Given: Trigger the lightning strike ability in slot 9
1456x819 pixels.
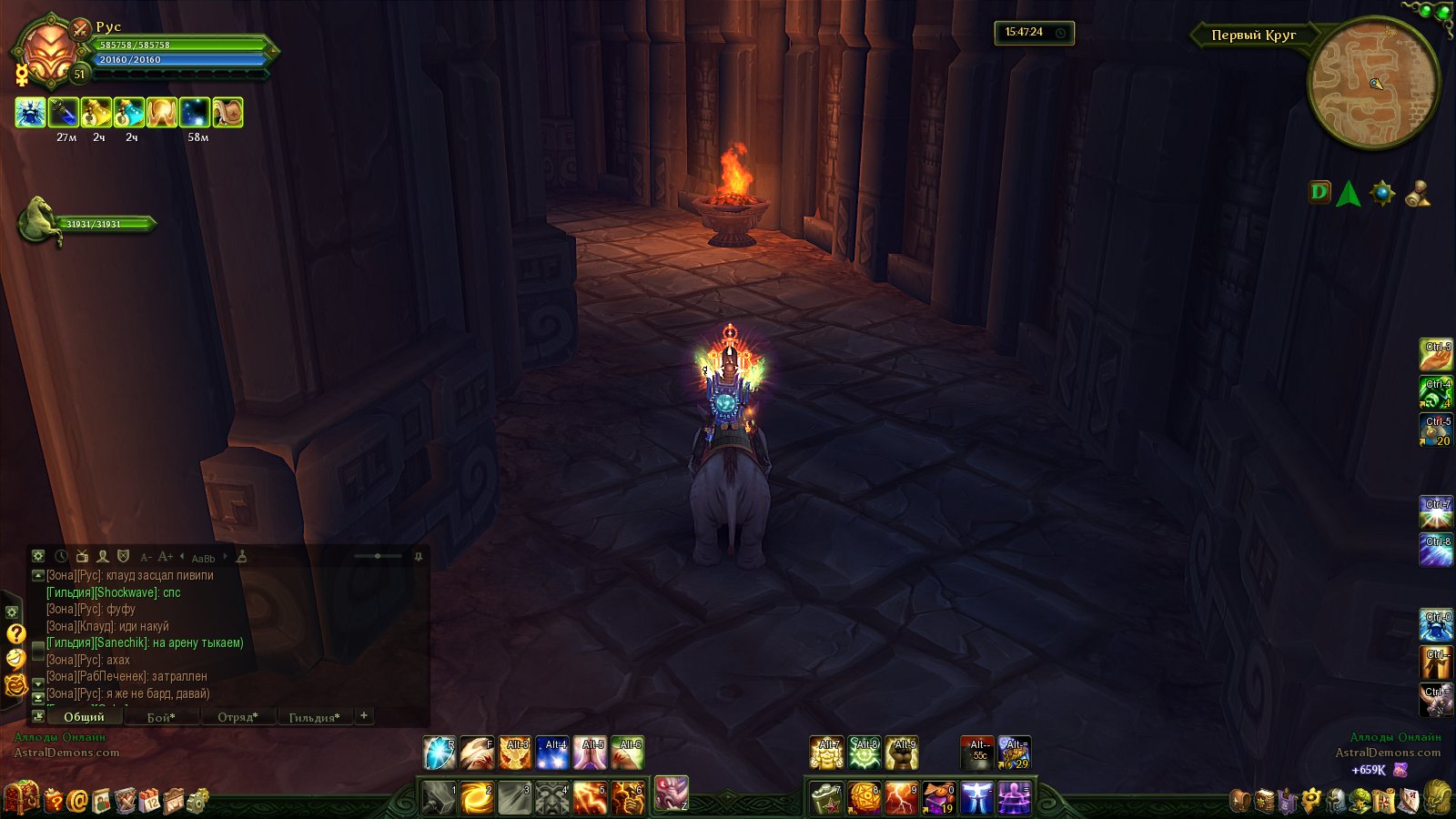Looking at the screenshot, I should click(901, 798).
